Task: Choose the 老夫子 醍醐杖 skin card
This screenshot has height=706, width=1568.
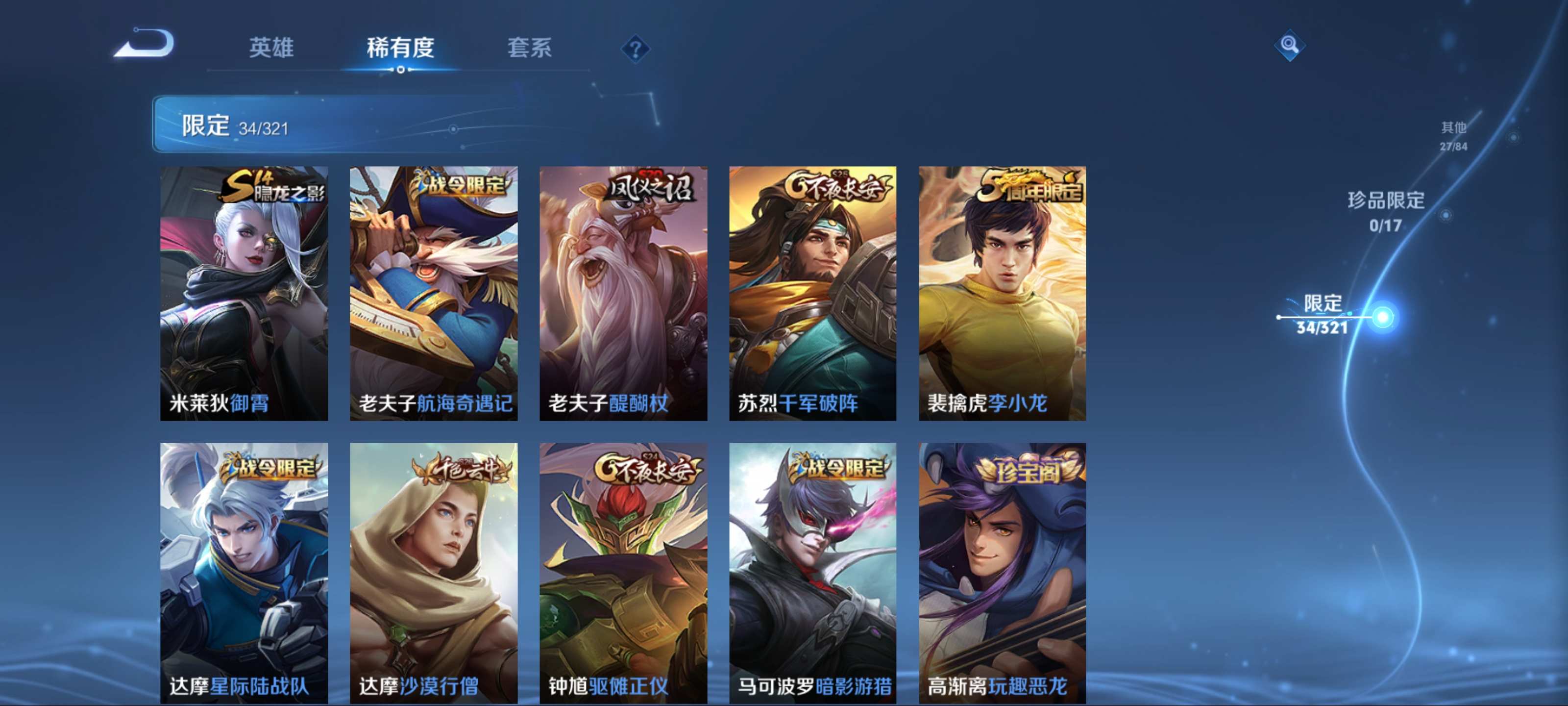Action: point(623,293)
